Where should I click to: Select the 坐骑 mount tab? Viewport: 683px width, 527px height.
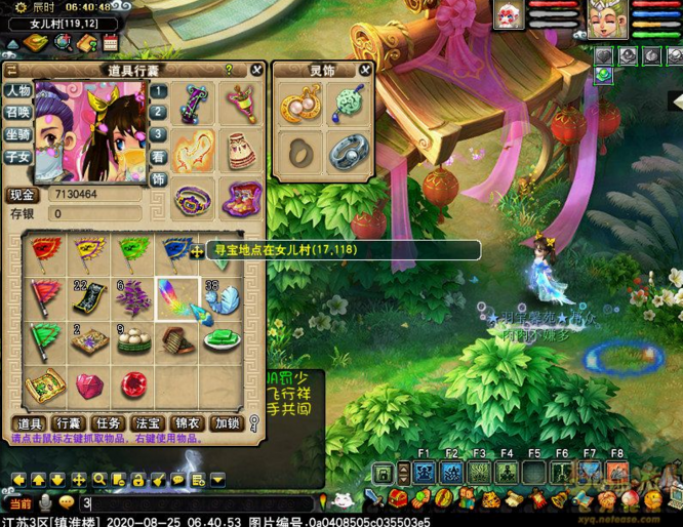click(18, 135)
